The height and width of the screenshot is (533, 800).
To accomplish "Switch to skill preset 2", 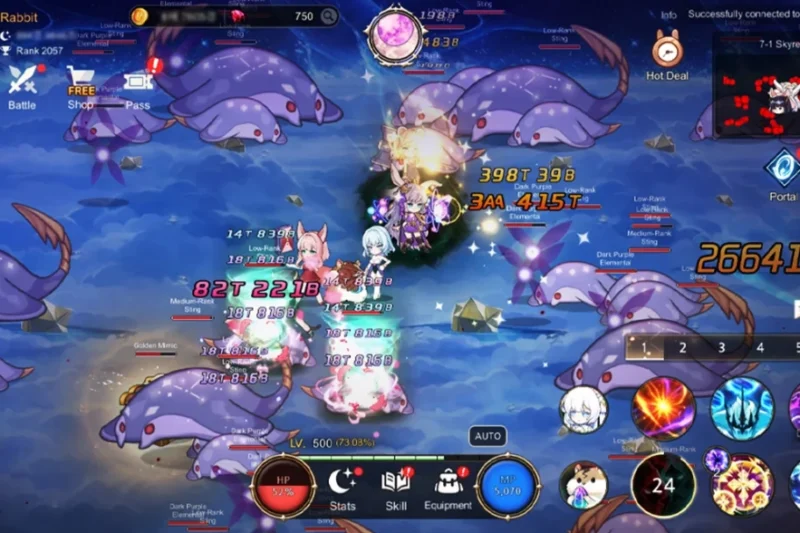I will pyautogui.click(x=683, y=348).
